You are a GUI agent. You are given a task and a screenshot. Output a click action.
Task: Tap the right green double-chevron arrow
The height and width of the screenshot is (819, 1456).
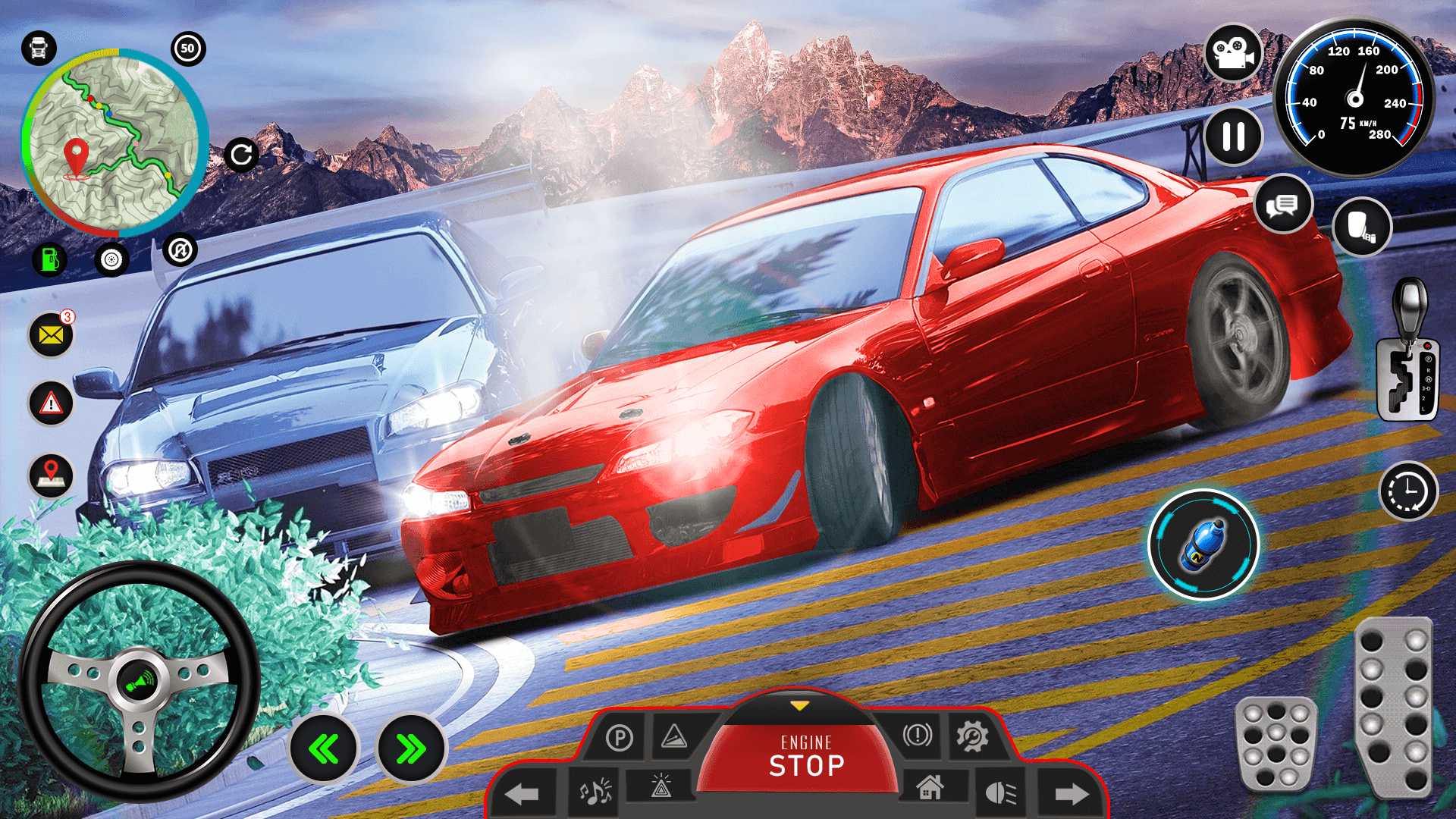410,747
